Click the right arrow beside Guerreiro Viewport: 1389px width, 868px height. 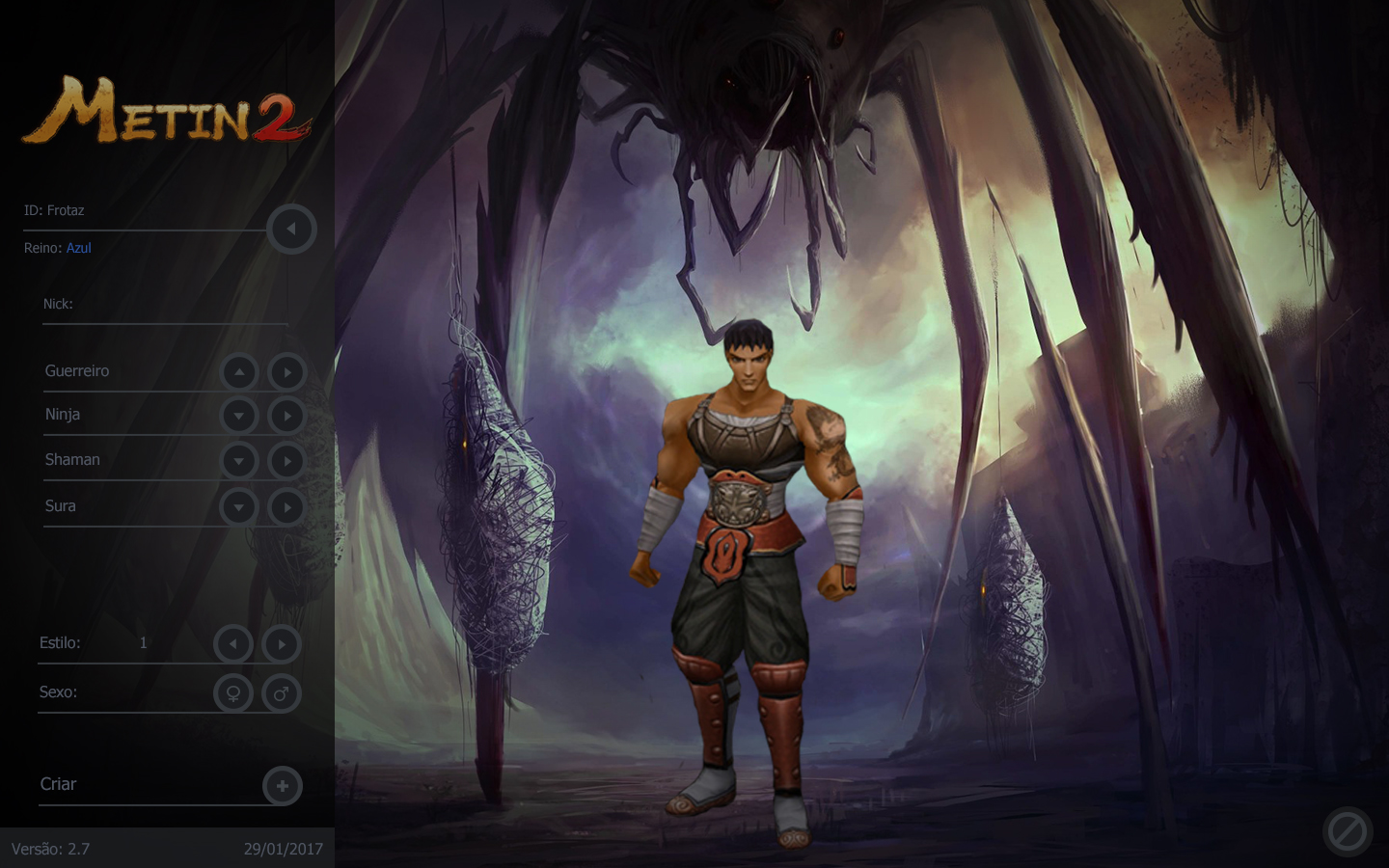(286, 372)
